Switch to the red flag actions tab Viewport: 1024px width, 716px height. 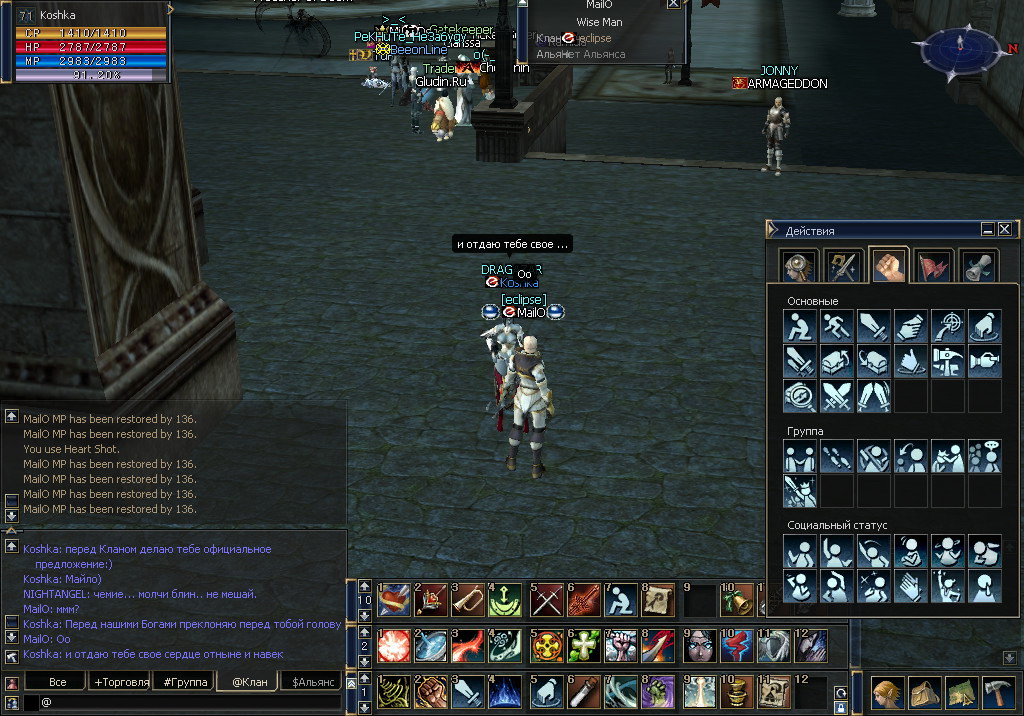click(933, 265)
